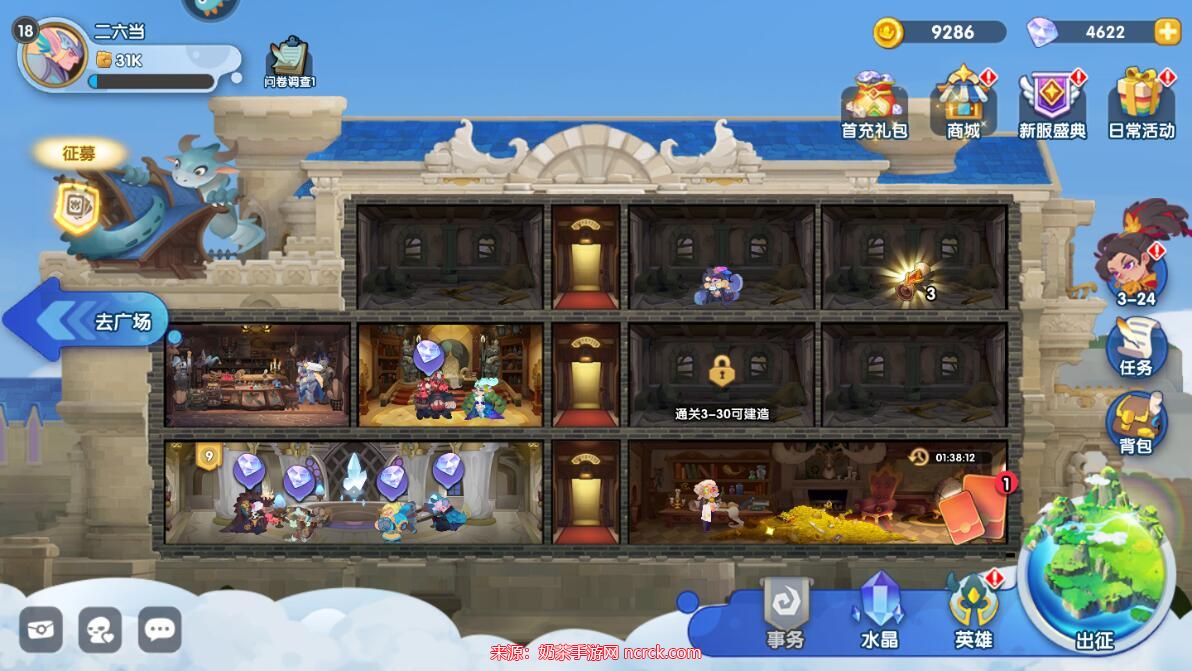Viewport: 1192px width, 671px height.
Task: Click the plus button to add diamonds
Action: pos(1167,32)
